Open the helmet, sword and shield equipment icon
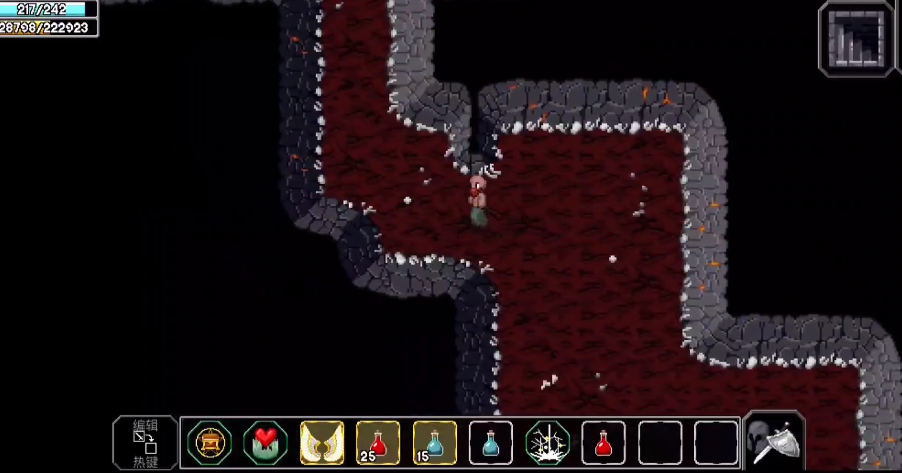This screenshot has width=902, height=473. pos(774,441)
